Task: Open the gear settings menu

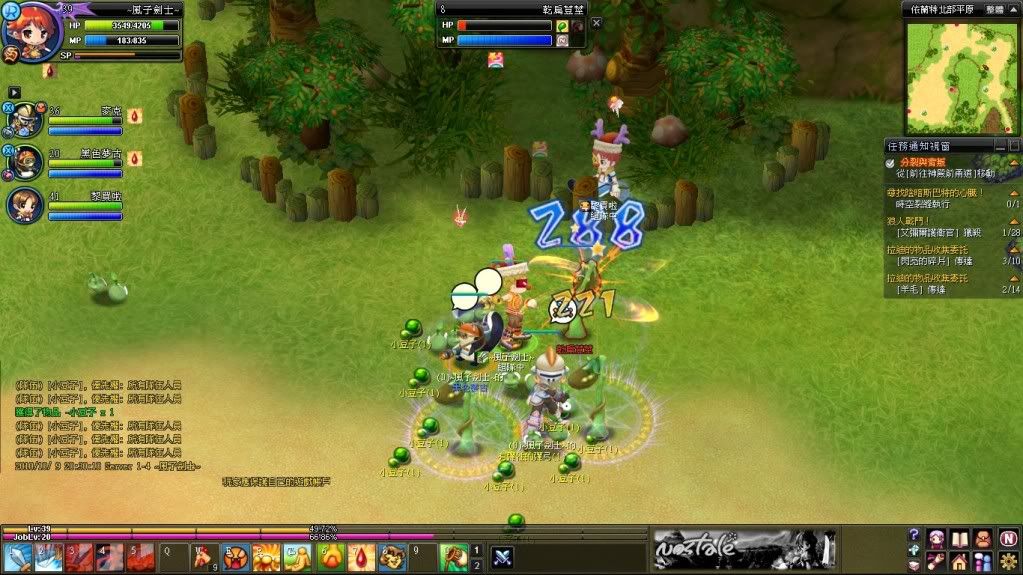Action: coord(1008,561)
